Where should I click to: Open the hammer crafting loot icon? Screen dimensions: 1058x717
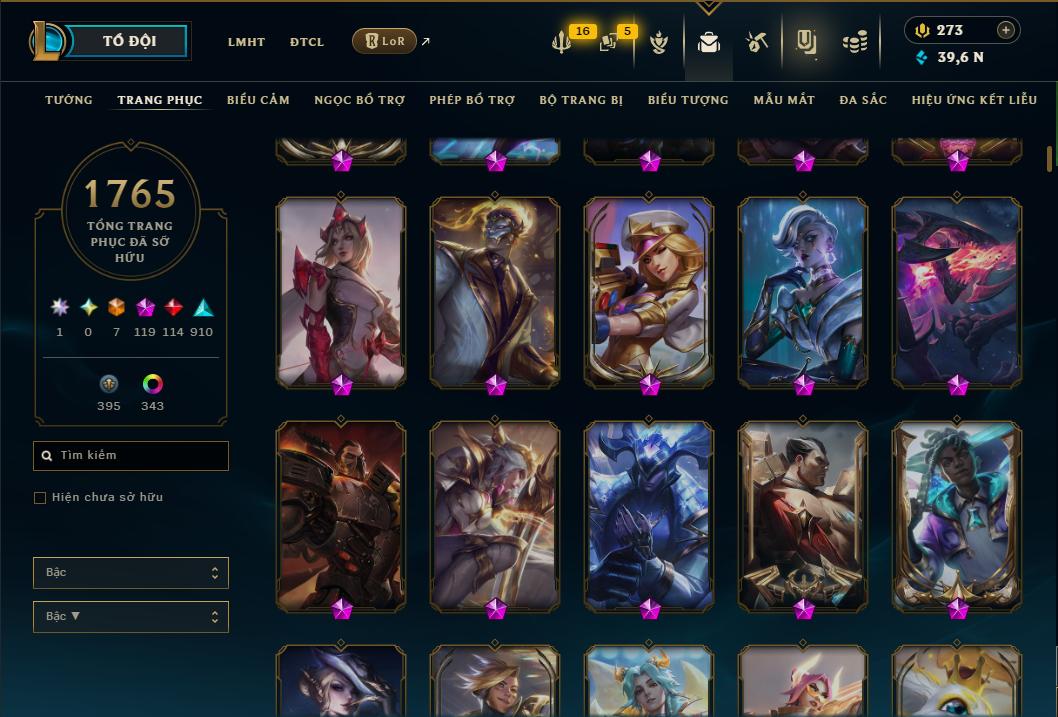point(756,42)
